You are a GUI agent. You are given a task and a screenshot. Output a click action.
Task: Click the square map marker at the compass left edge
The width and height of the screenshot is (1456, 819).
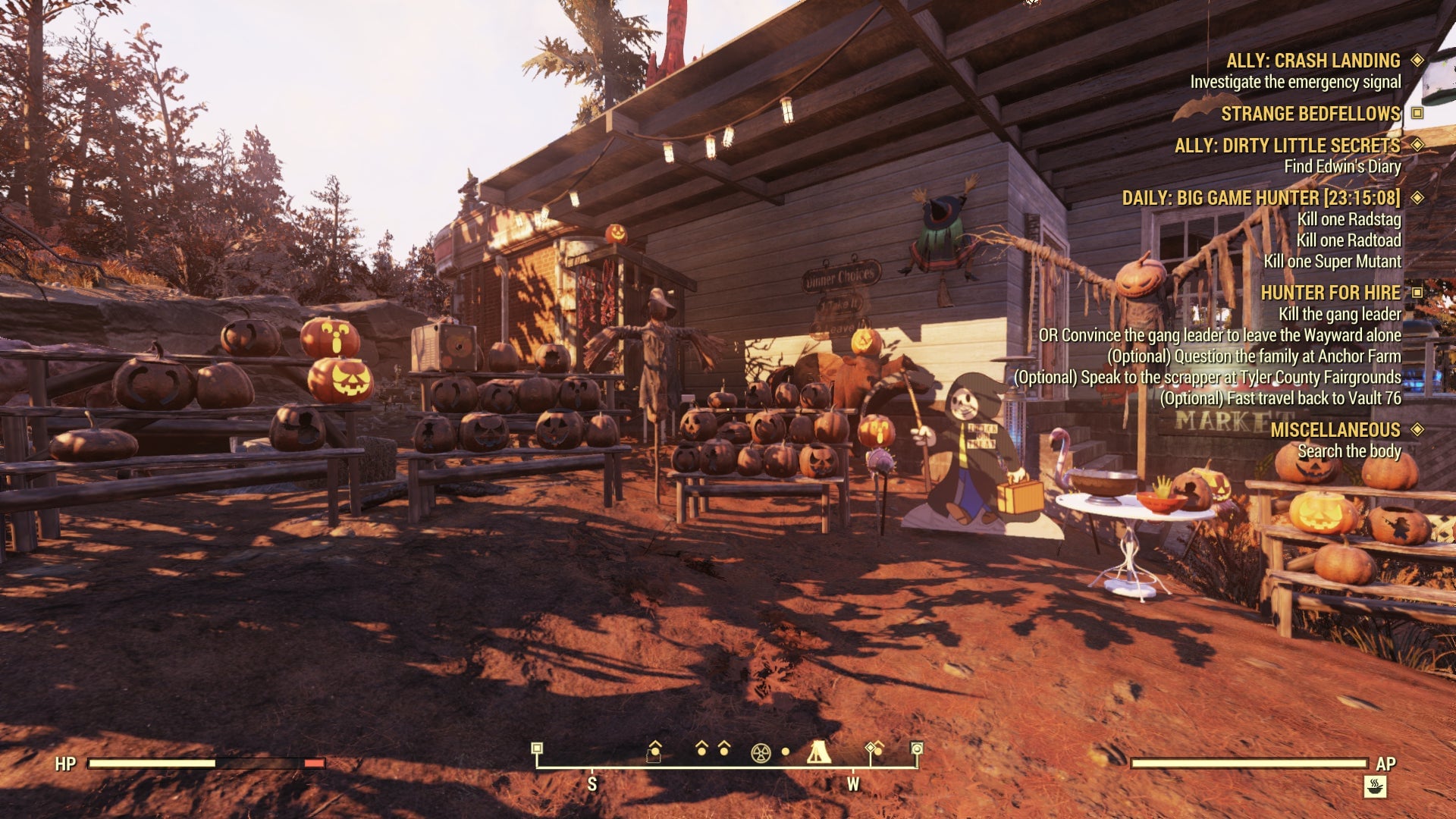point(537,748)
